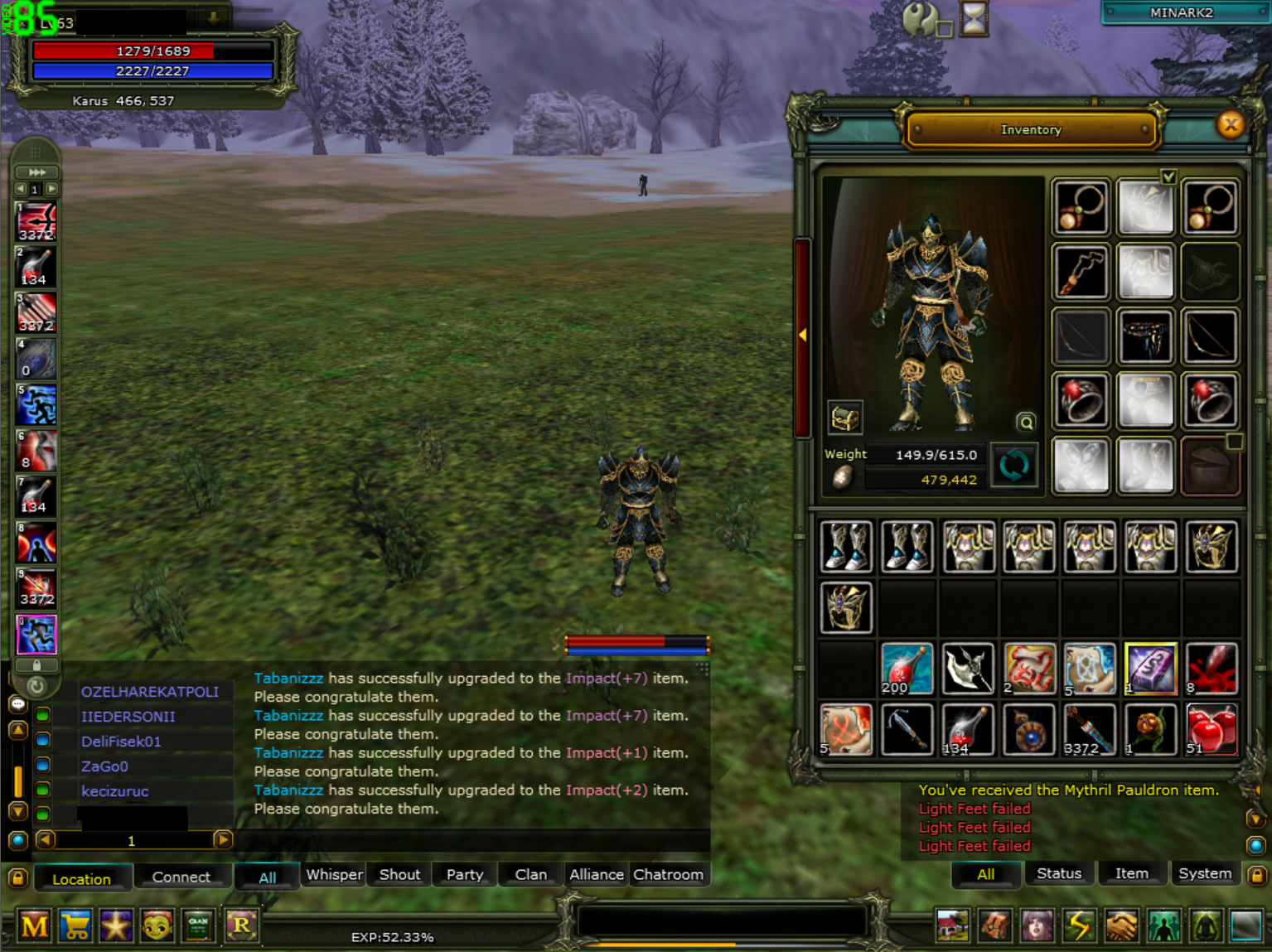Choose the blue potion stack of 200
This screenshot has height=952, width=1272.
coord(907,669)
